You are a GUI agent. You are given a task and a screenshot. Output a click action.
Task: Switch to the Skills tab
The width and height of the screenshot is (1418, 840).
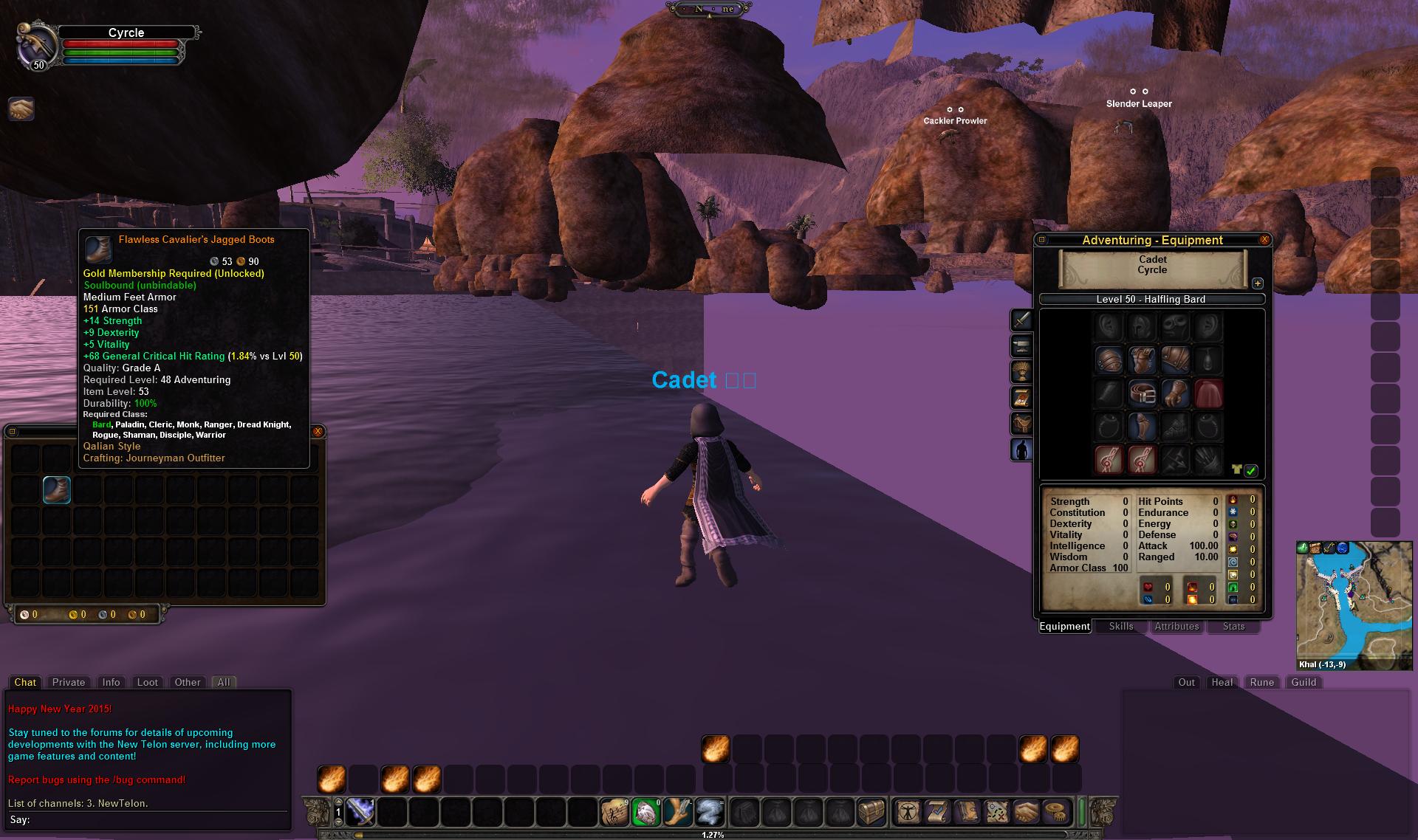(1120, 627)
